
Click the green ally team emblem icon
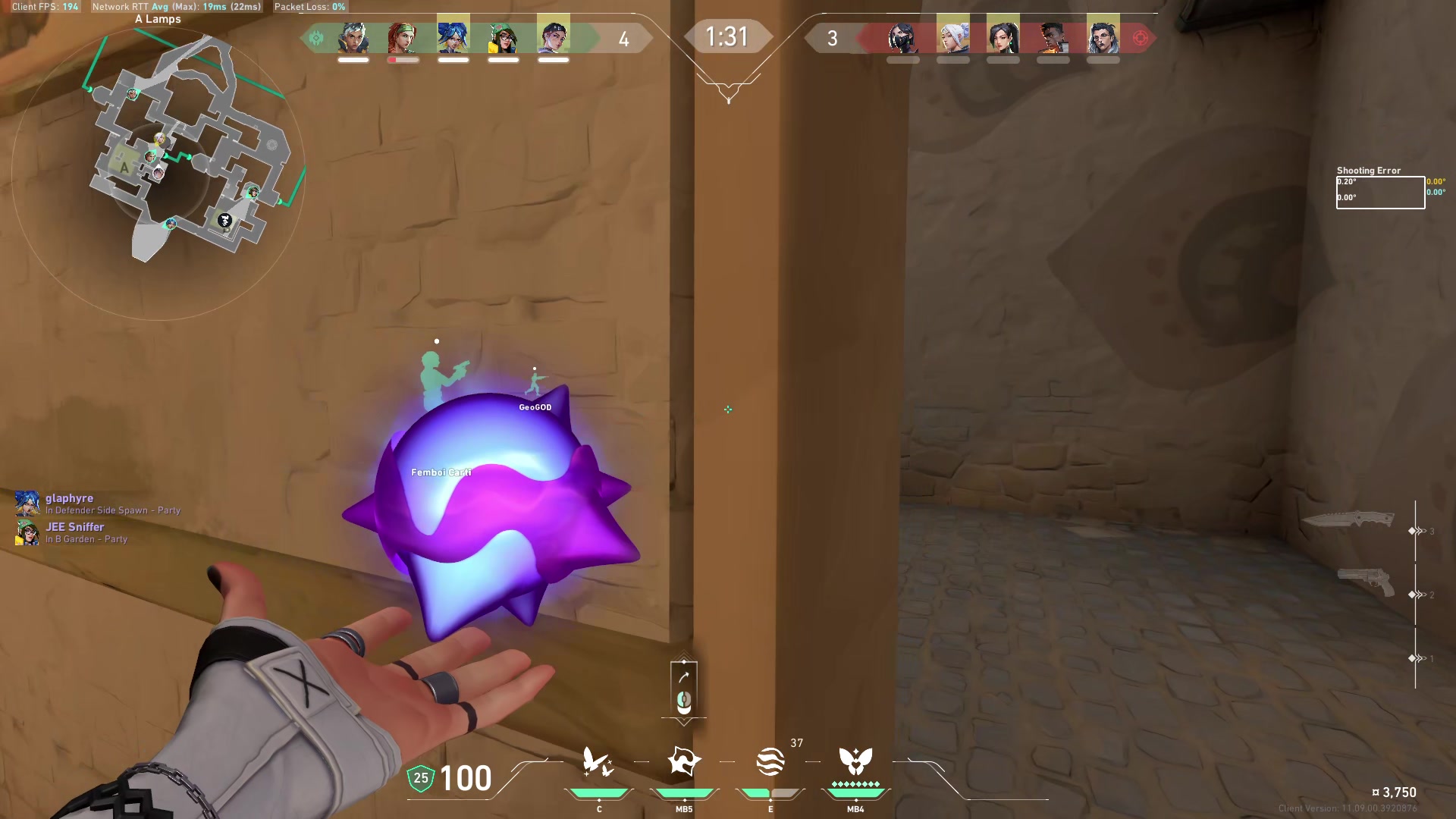[x=317, y=38]
